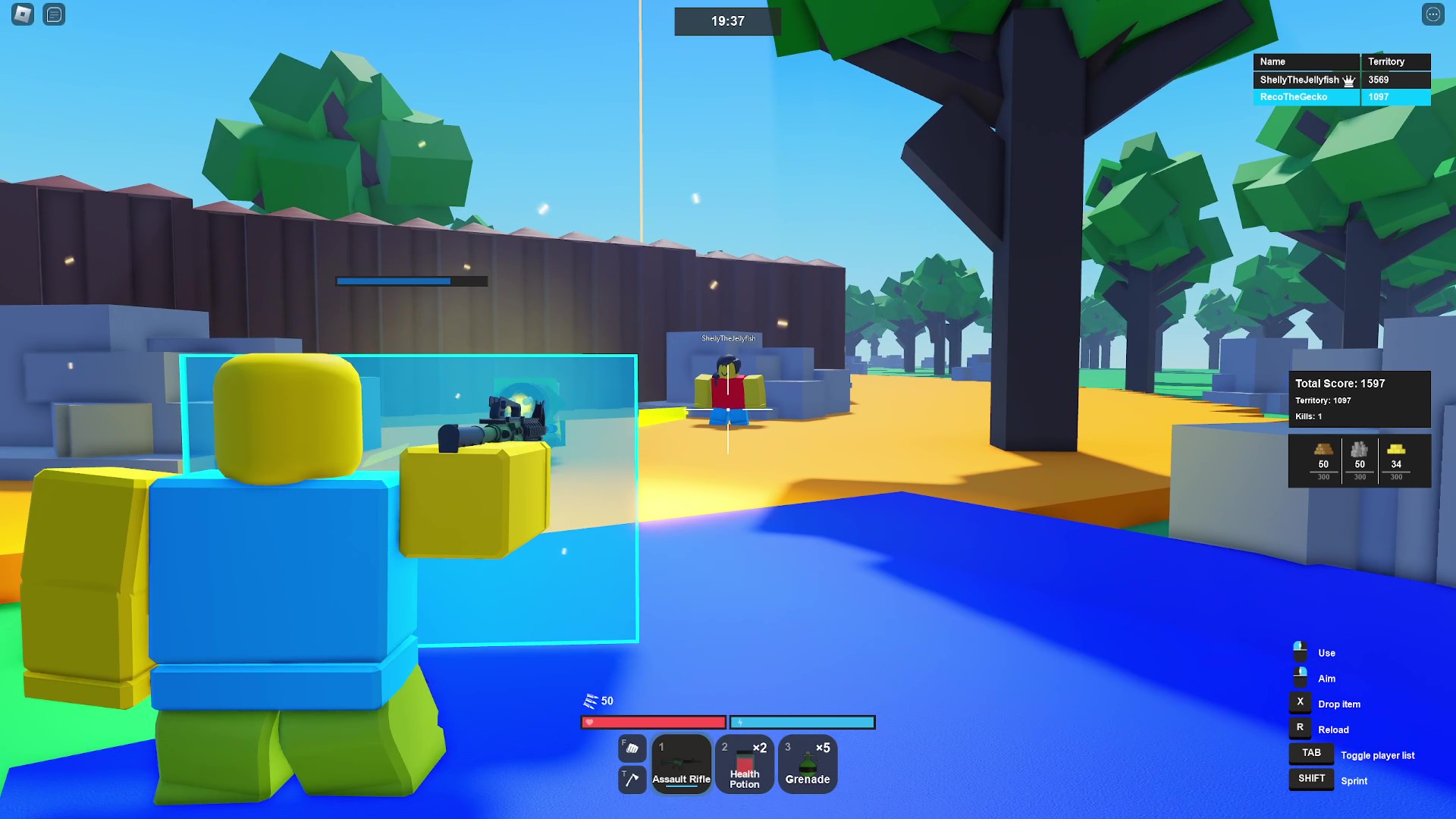The height and width of the screenshot is (819, 1456).
Task: Select the fist melee icon
Action: pyautogui.click(x=632, y=749)
